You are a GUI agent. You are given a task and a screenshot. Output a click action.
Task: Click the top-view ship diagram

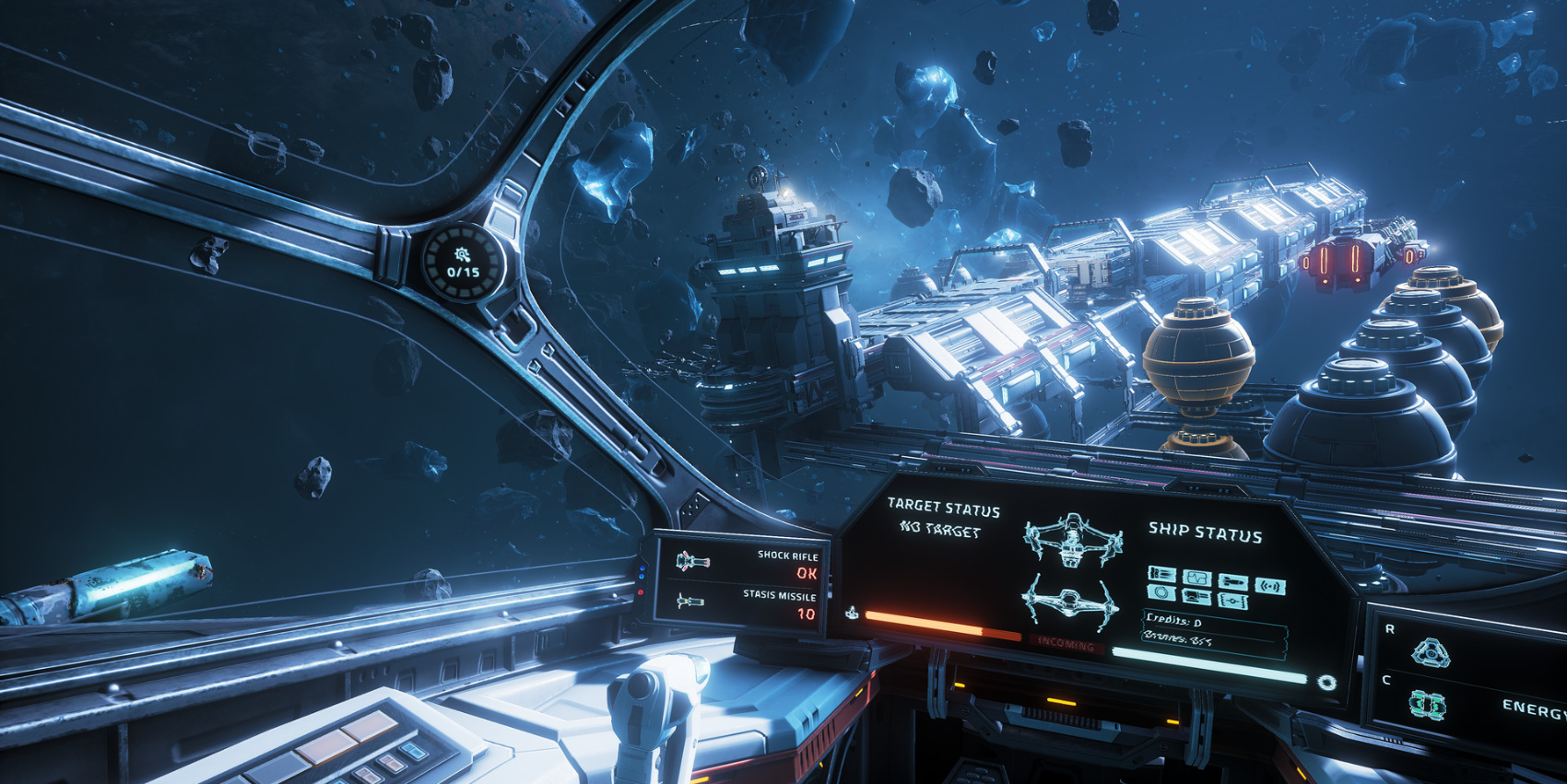[x=1073, y=539]
